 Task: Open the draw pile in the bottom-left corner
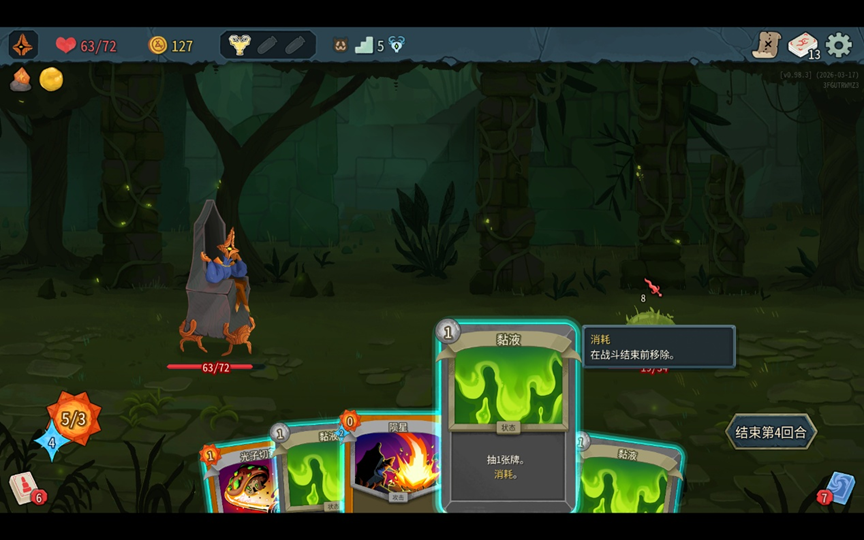click(26, 488)
